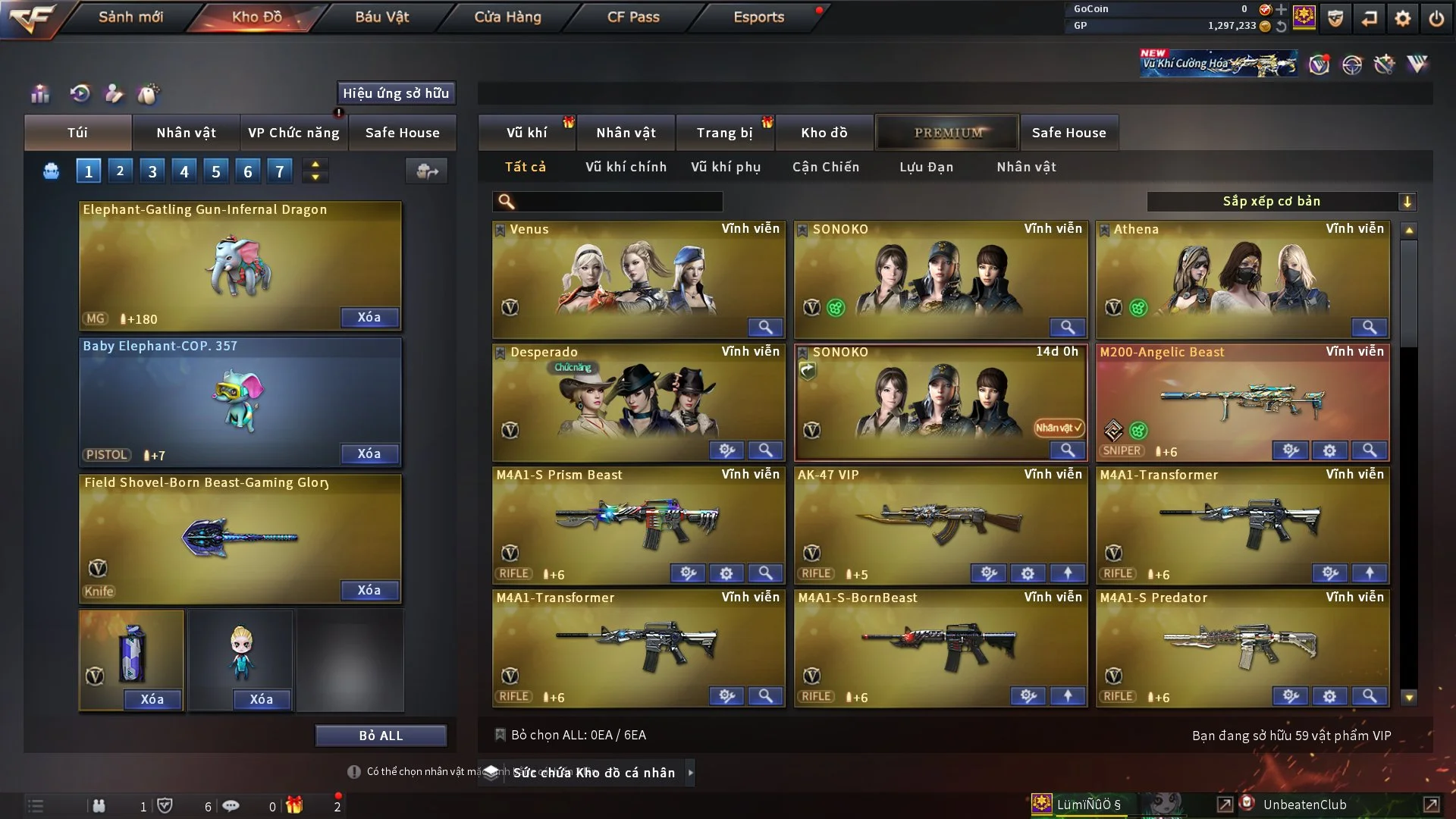Open the friends list icon in bottom bar

point(99,805)
